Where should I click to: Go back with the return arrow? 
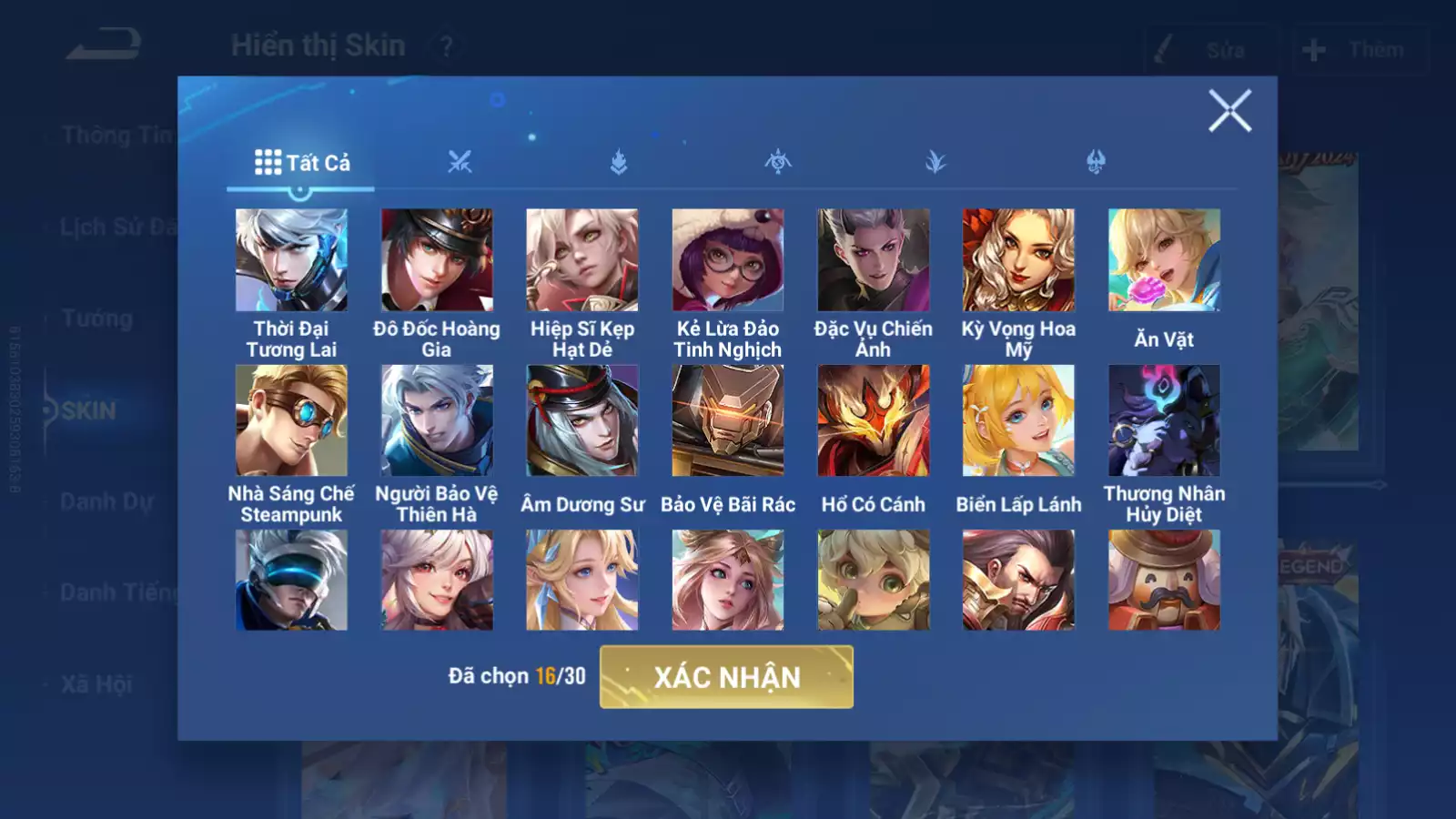104,44
